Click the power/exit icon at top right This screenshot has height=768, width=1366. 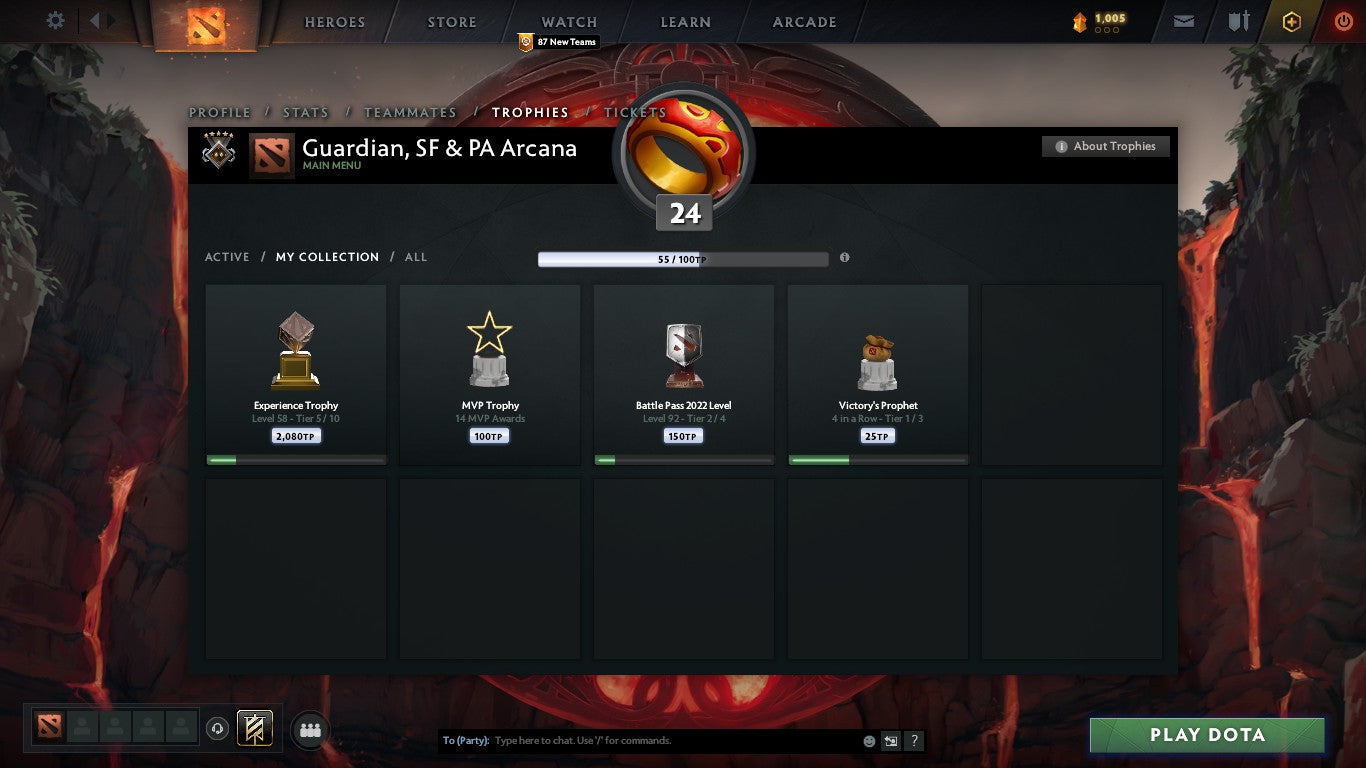pos(1344,21)
